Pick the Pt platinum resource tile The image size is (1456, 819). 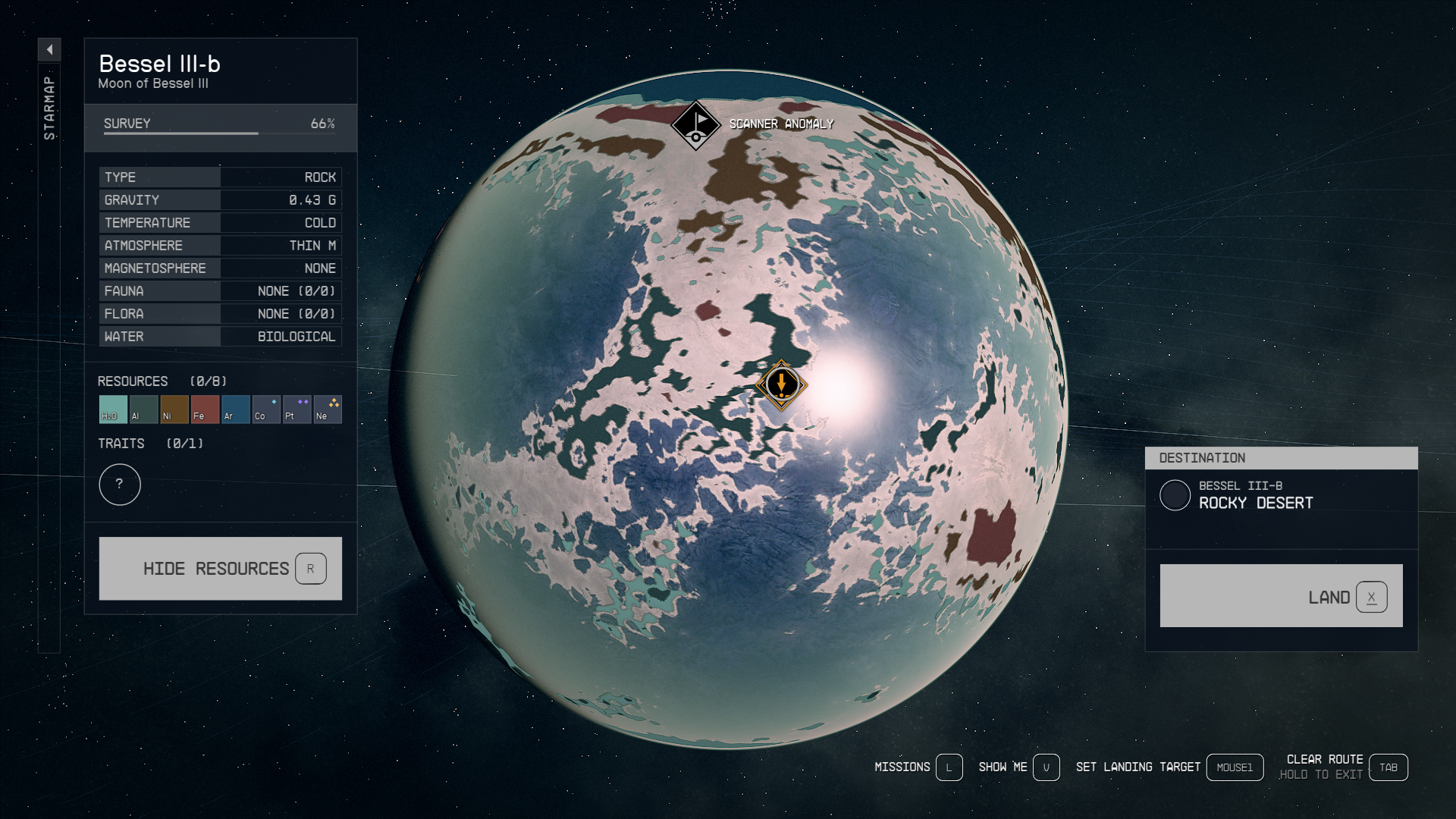tap(297, 409)
